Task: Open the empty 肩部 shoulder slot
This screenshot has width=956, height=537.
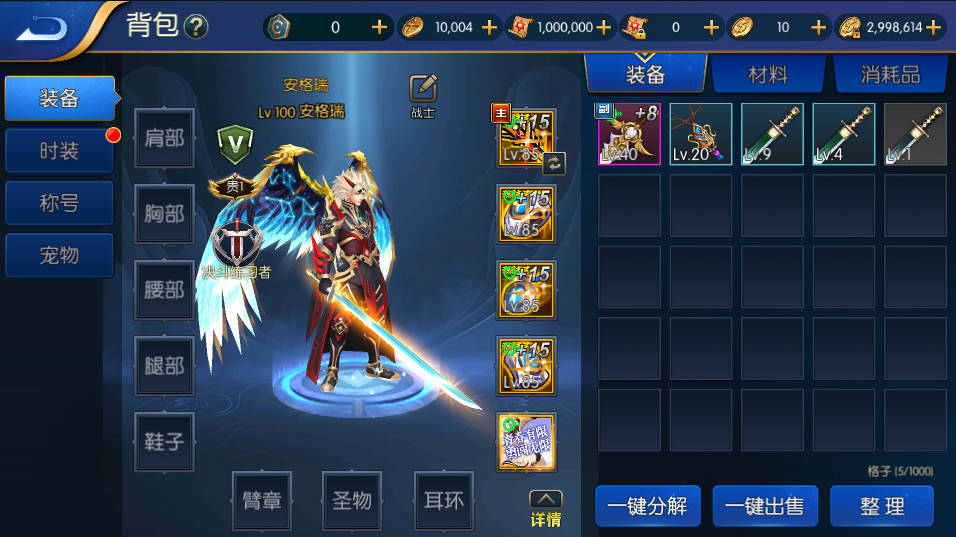Action: click(164, 138)
